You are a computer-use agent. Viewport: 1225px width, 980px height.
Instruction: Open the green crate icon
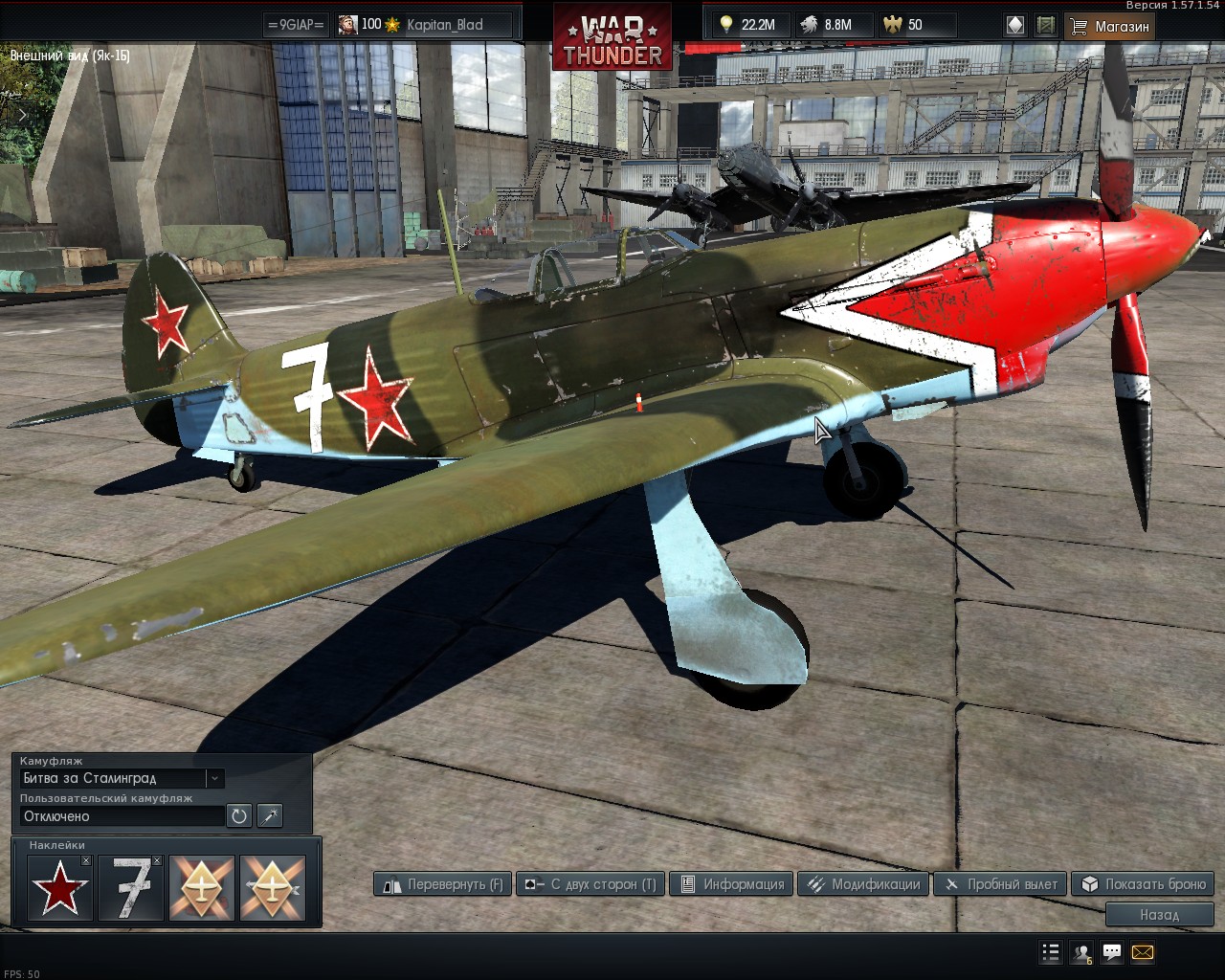[1046, 26]
